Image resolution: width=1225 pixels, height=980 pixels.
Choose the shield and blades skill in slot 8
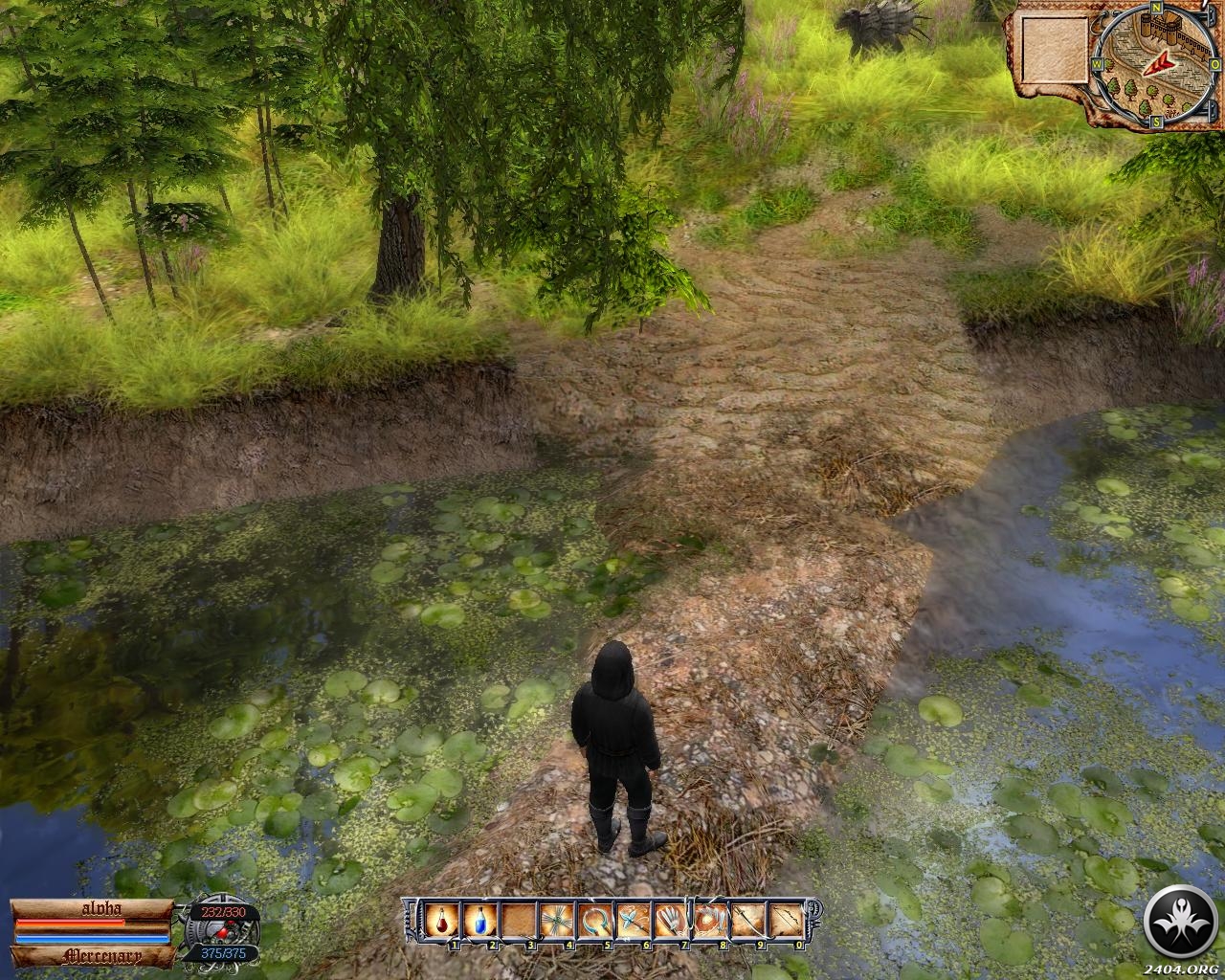coord(708,922)
